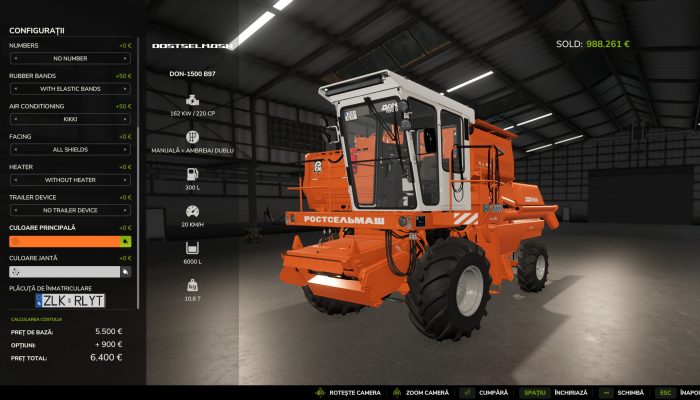Switch to next Numbers option

126,59
